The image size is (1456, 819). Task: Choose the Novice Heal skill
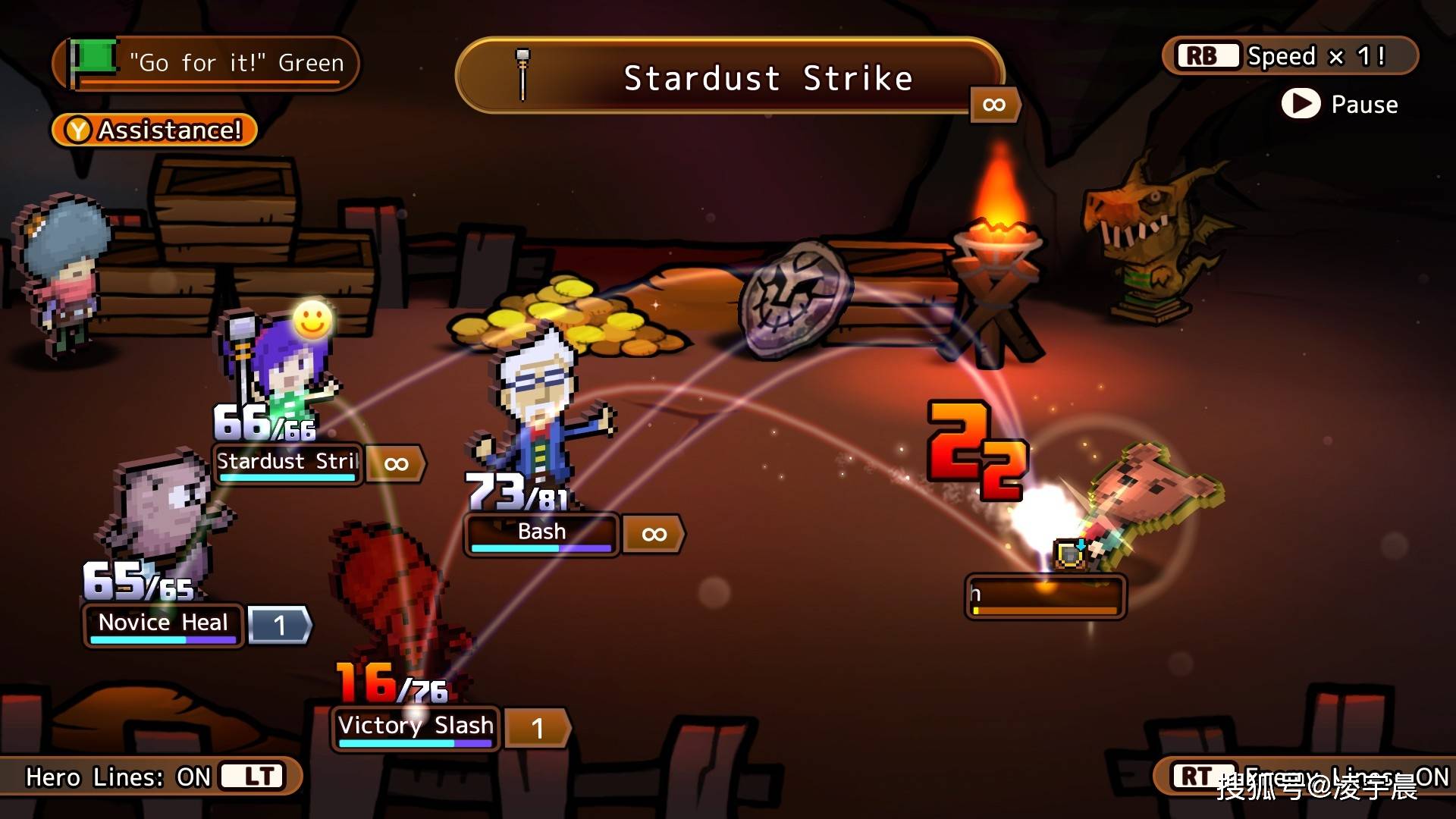163,623
